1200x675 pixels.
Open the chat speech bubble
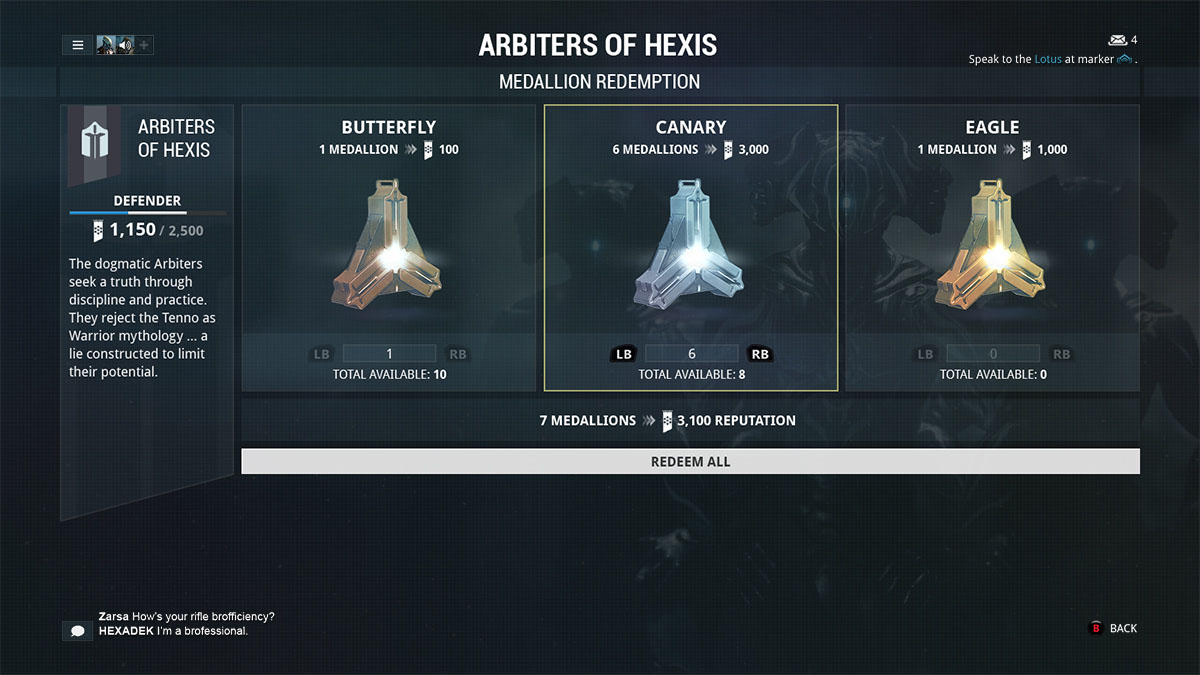[77, 631]
